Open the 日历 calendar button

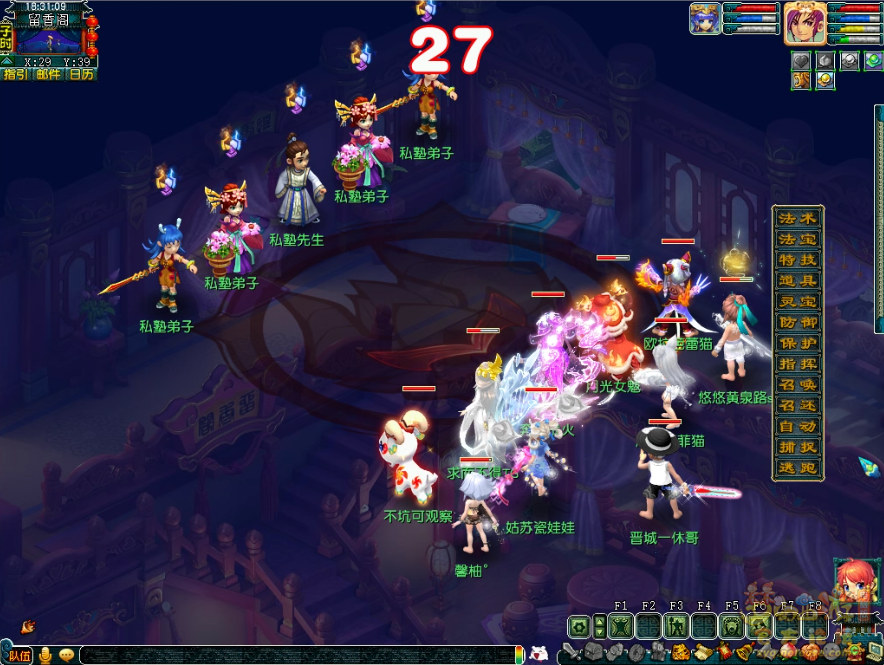81,74
